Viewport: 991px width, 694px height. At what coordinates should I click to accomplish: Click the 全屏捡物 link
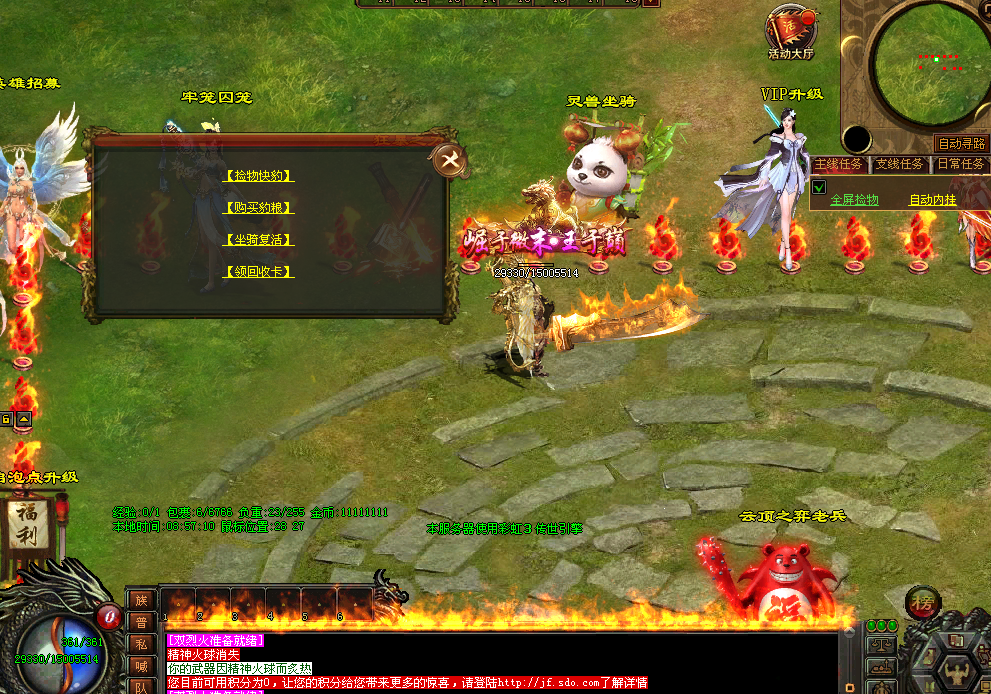(854, 200)
